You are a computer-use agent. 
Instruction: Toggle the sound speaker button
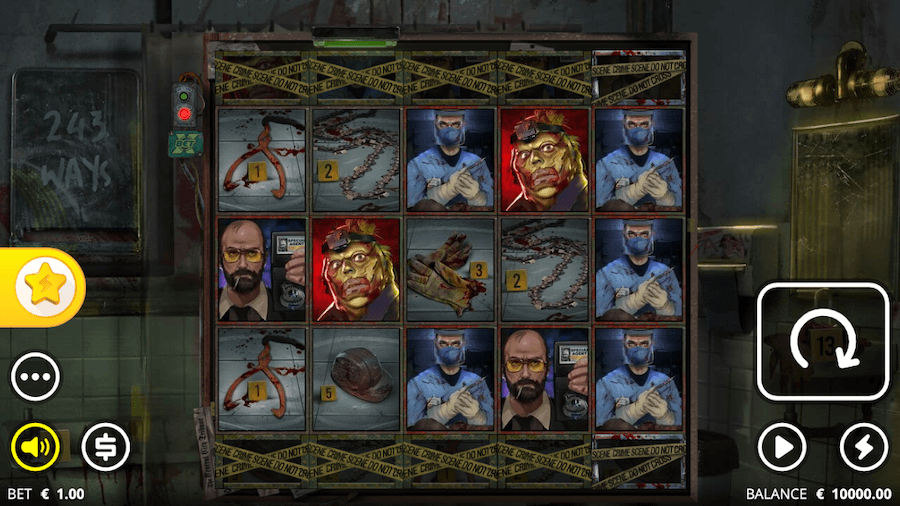click(35, 447)
